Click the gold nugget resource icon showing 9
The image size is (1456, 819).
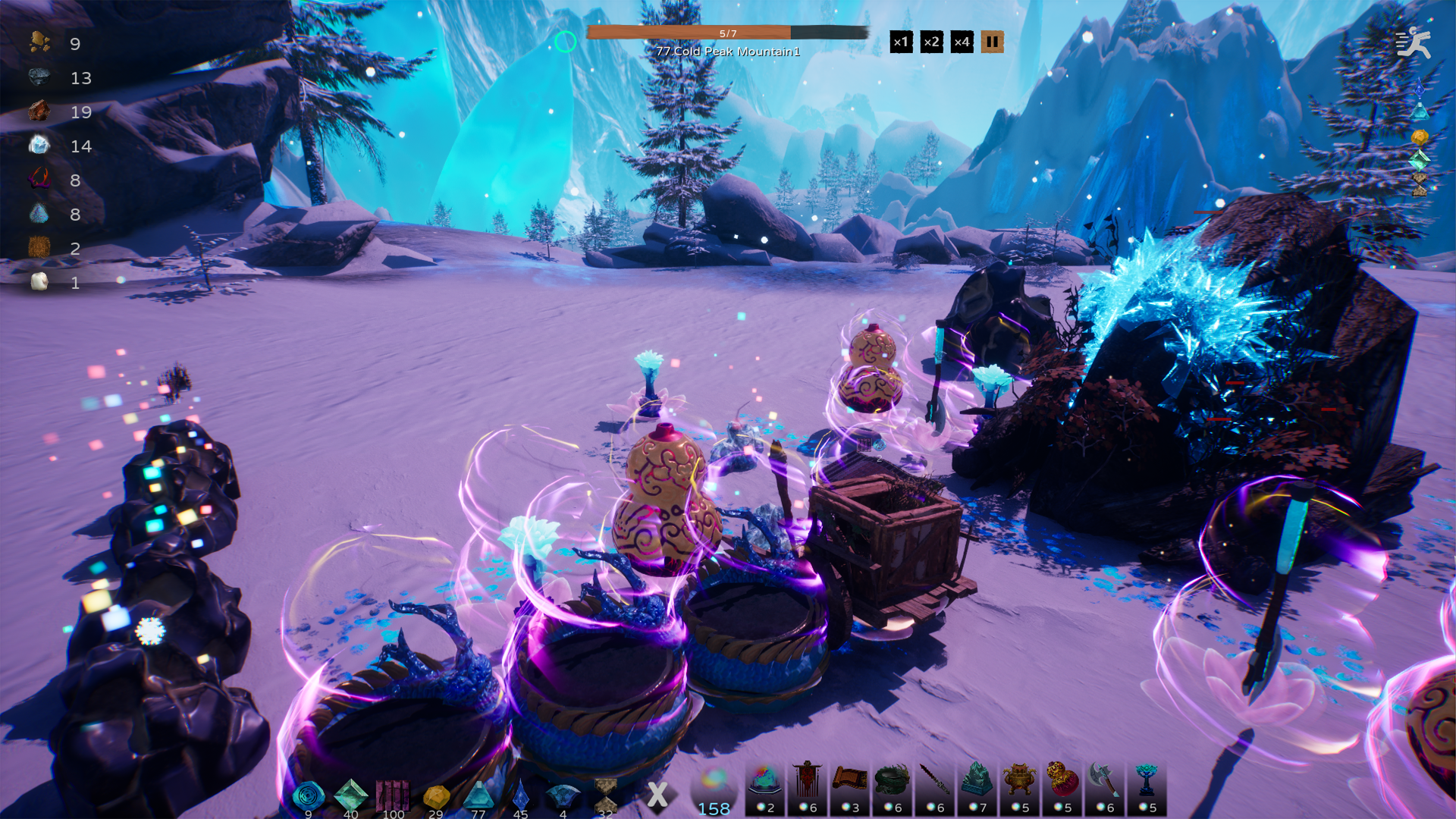[x=39, y=43]
